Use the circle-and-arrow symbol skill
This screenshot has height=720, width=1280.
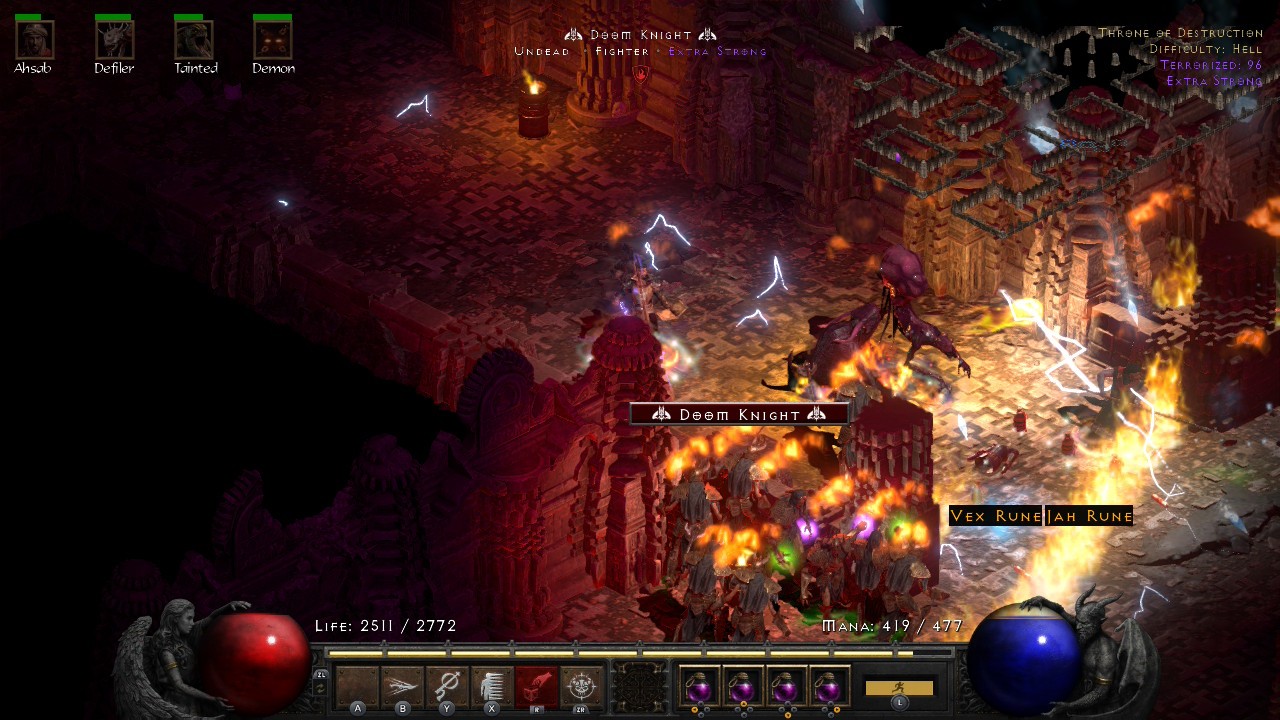tap(447, 686)
